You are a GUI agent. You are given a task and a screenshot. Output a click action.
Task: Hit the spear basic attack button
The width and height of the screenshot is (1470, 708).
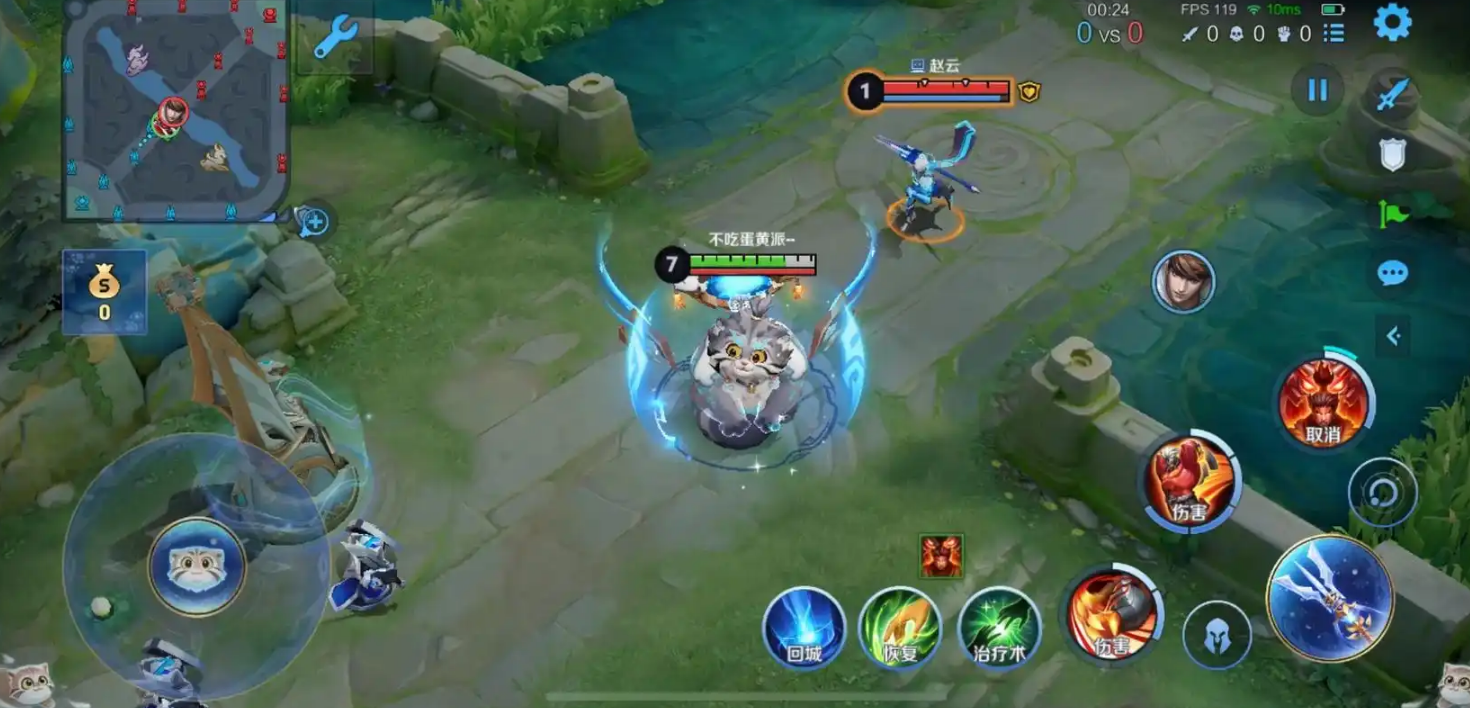(1330, 598)
